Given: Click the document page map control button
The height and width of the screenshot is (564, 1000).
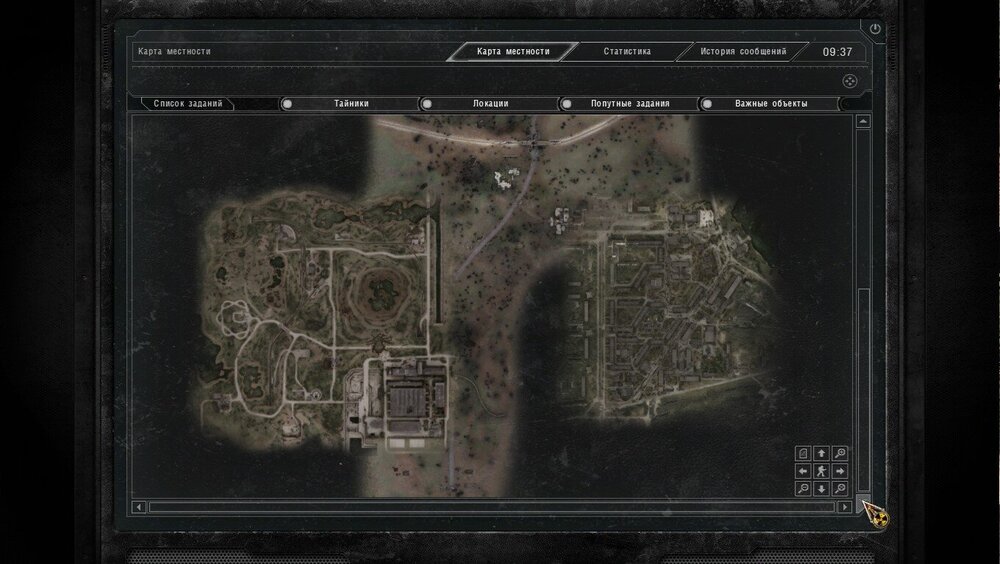Looking at the screenshot, I should click(x=803, y=453).
